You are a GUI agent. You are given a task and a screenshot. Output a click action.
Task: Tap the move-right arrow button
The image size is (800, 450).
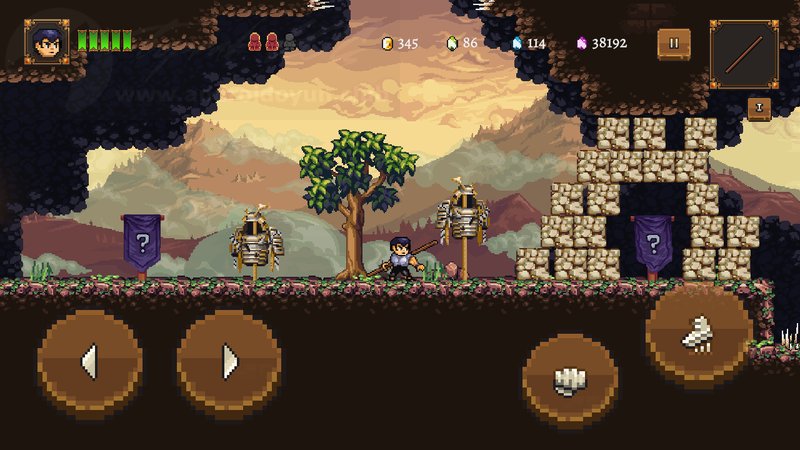click(228, 360)
